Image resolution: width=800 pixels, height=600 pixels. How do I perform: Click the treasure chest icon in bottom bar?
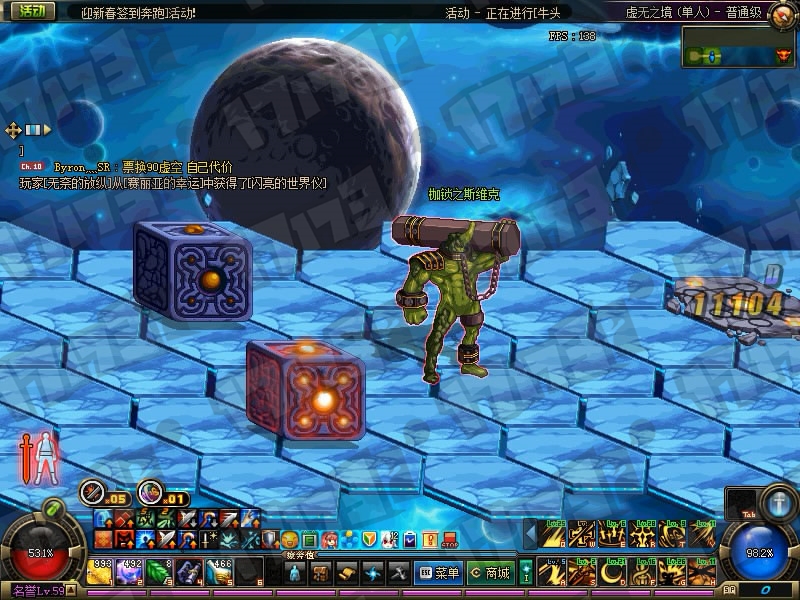point(321,573)
